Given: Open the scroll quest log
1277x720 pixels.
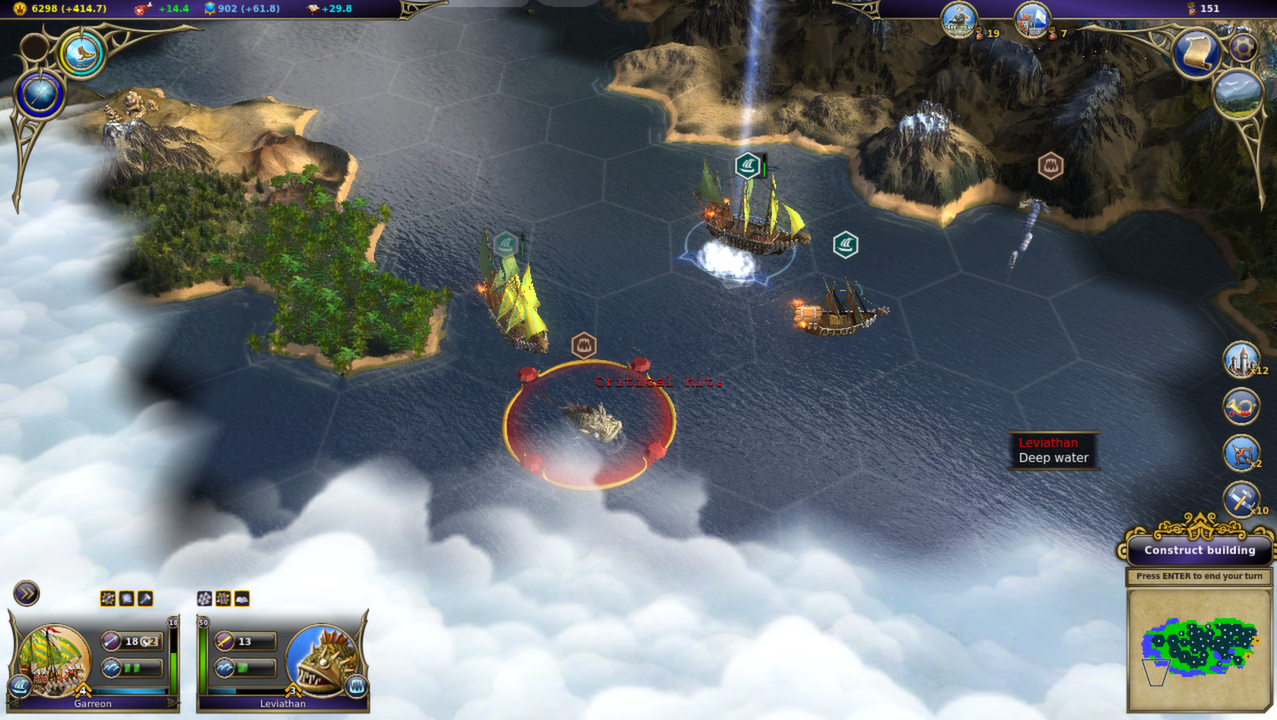Looking at the screenshot, I should coord(1197,54).
